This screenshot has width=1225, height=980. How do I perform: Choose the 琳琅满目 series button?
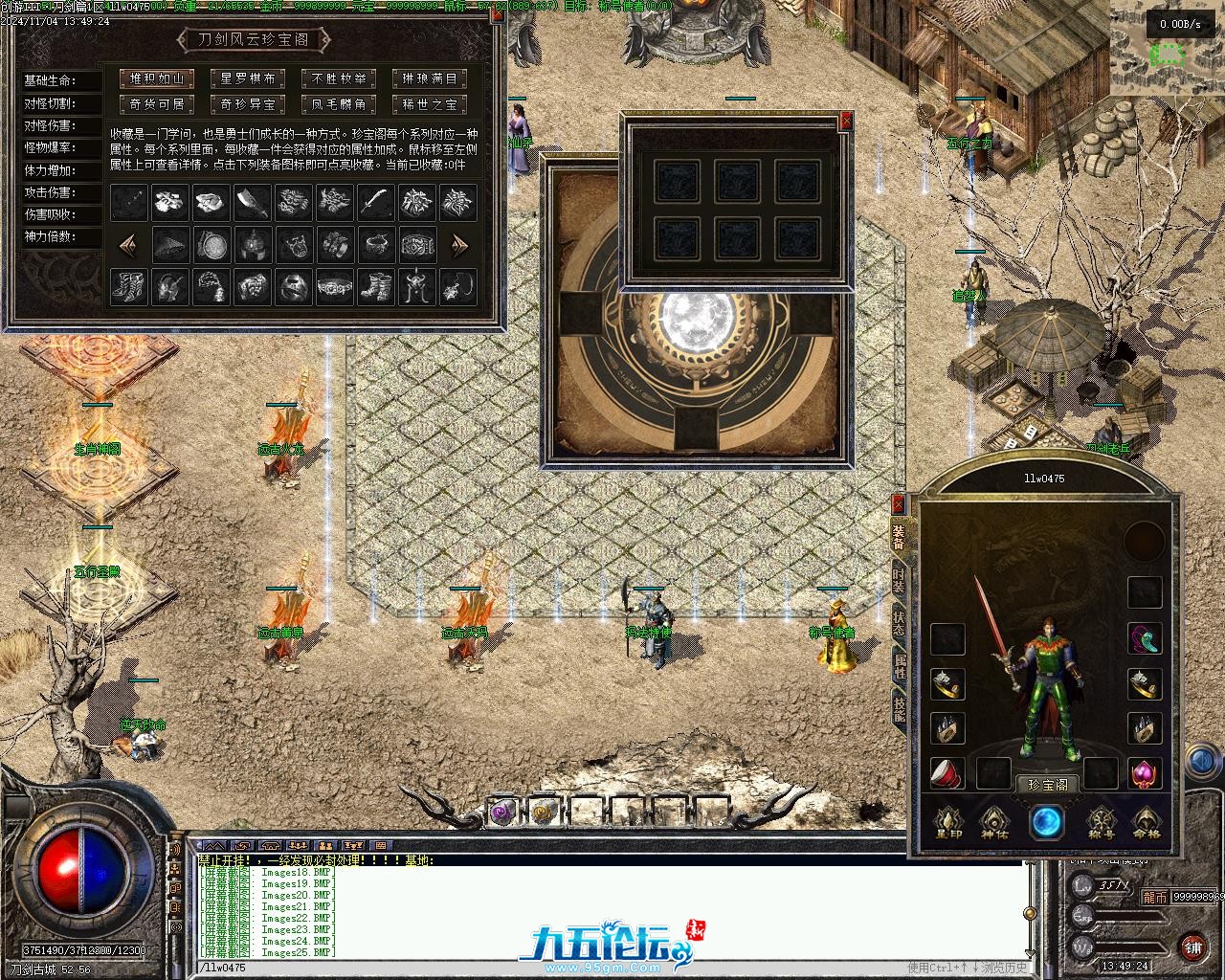430,78
